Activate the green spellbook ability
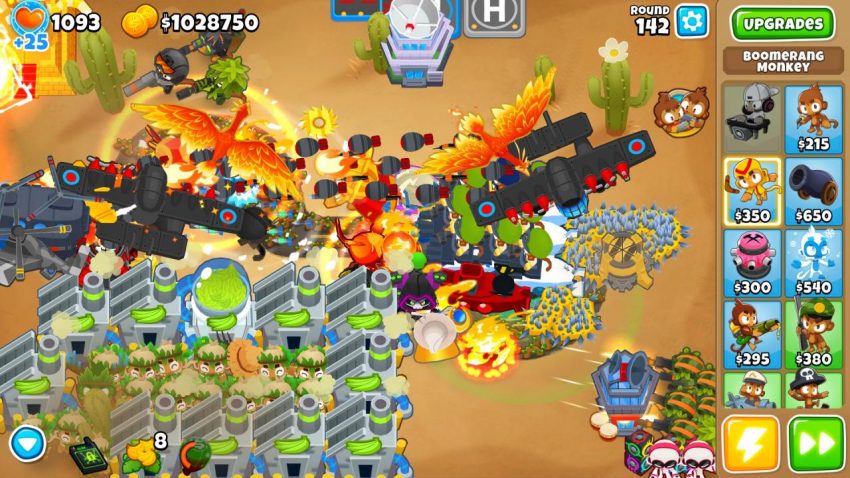This screenshot has height=478, width=850. [x=88, y=455]
